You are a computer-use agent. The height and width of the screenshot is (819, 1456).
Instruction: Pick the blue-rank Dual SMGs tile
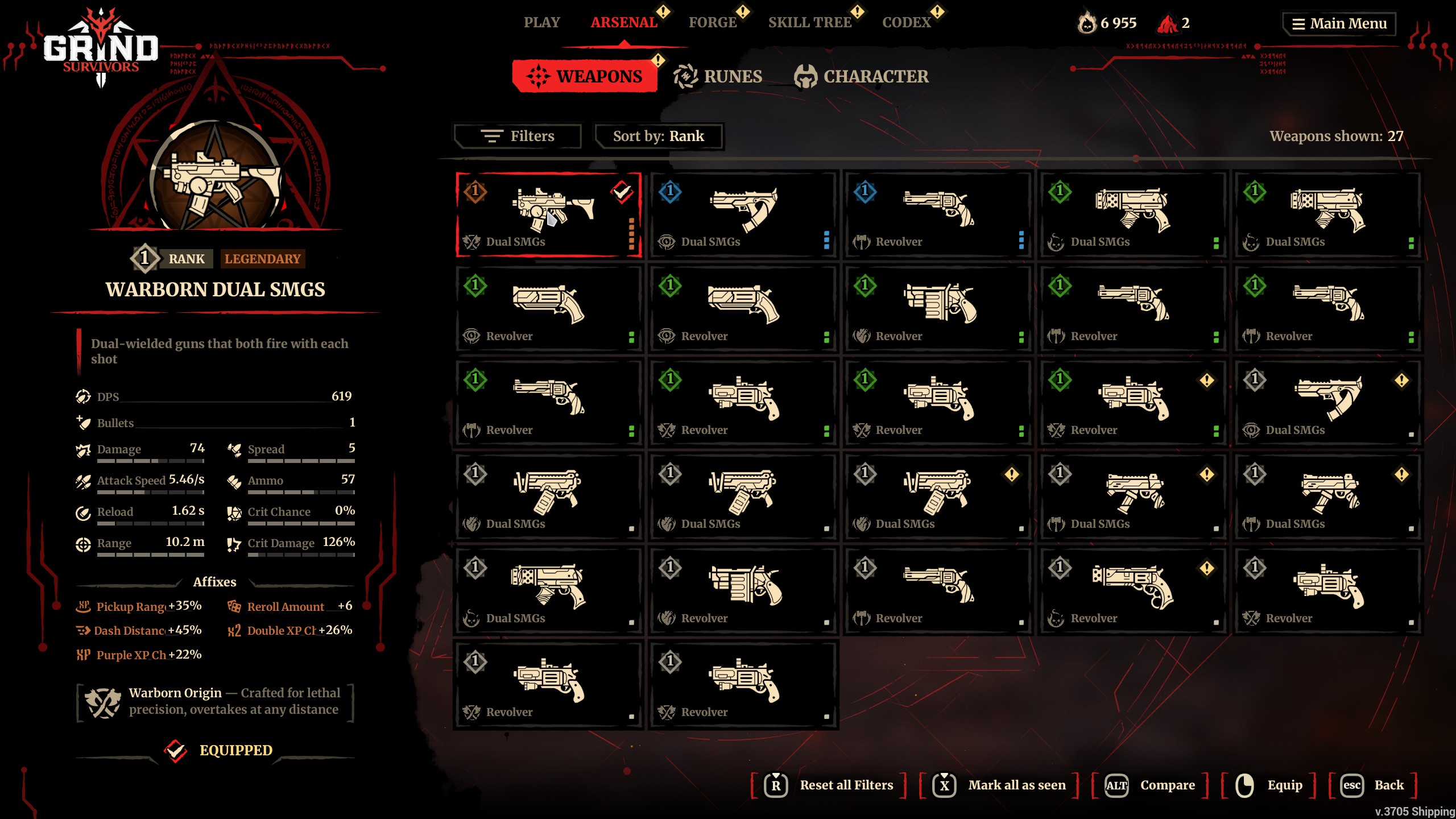[743, 215]
